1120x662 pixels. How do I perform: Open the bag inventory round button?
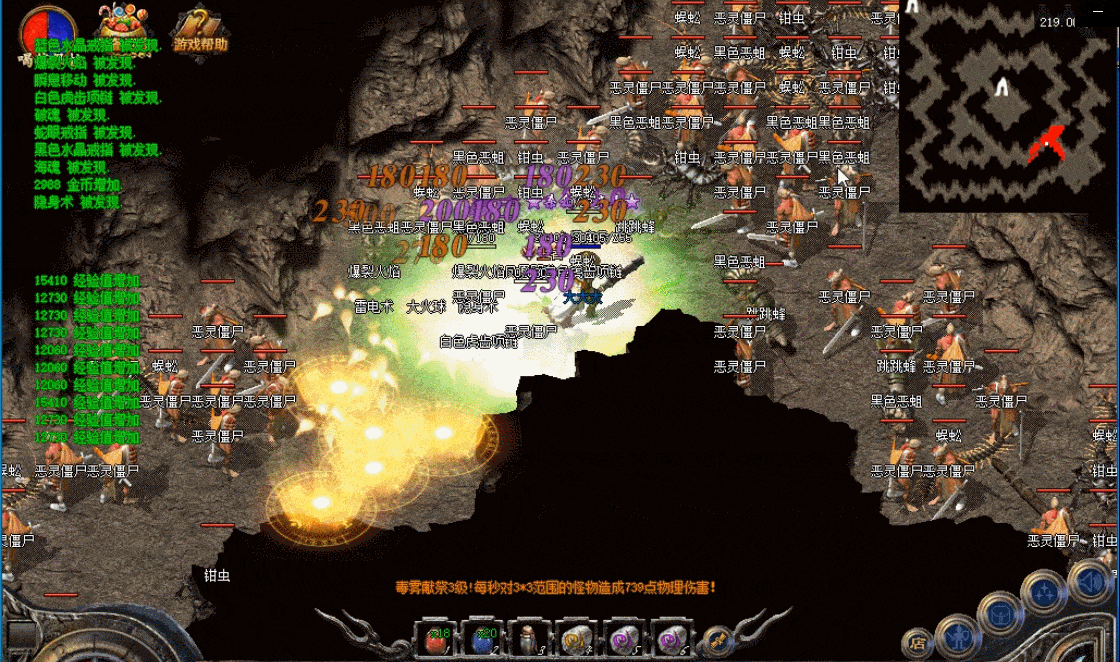pos(998,609)
